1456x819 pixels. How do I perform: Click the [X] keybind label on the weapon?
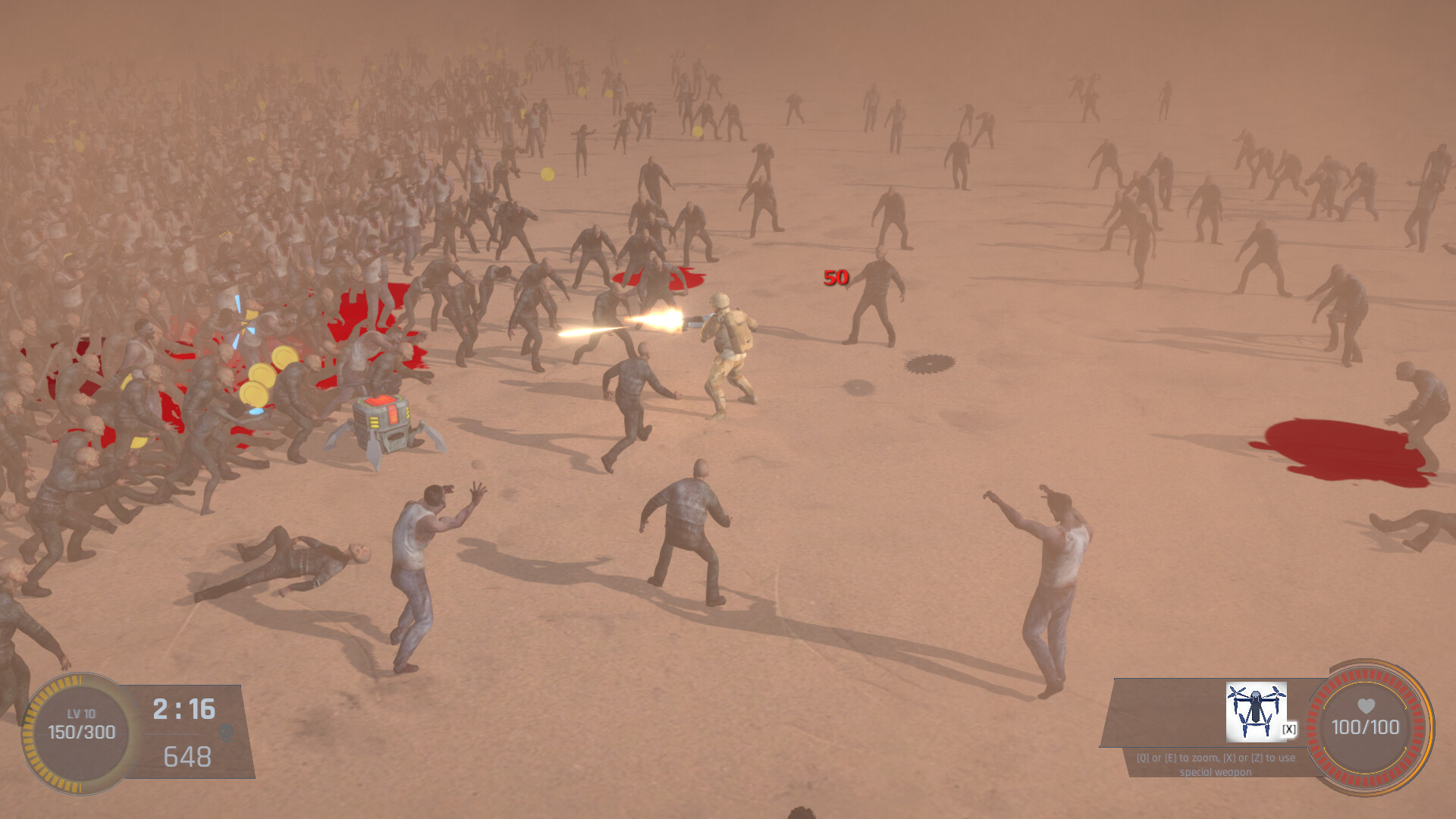pyautogui.click(x=1289, y=728)
